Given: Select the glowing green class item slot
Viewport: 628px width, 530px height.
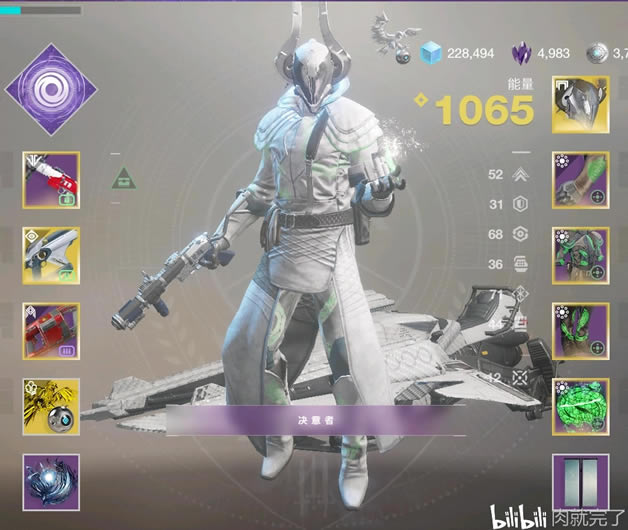Looking at the screenshot, I should (x=580, y=407).
